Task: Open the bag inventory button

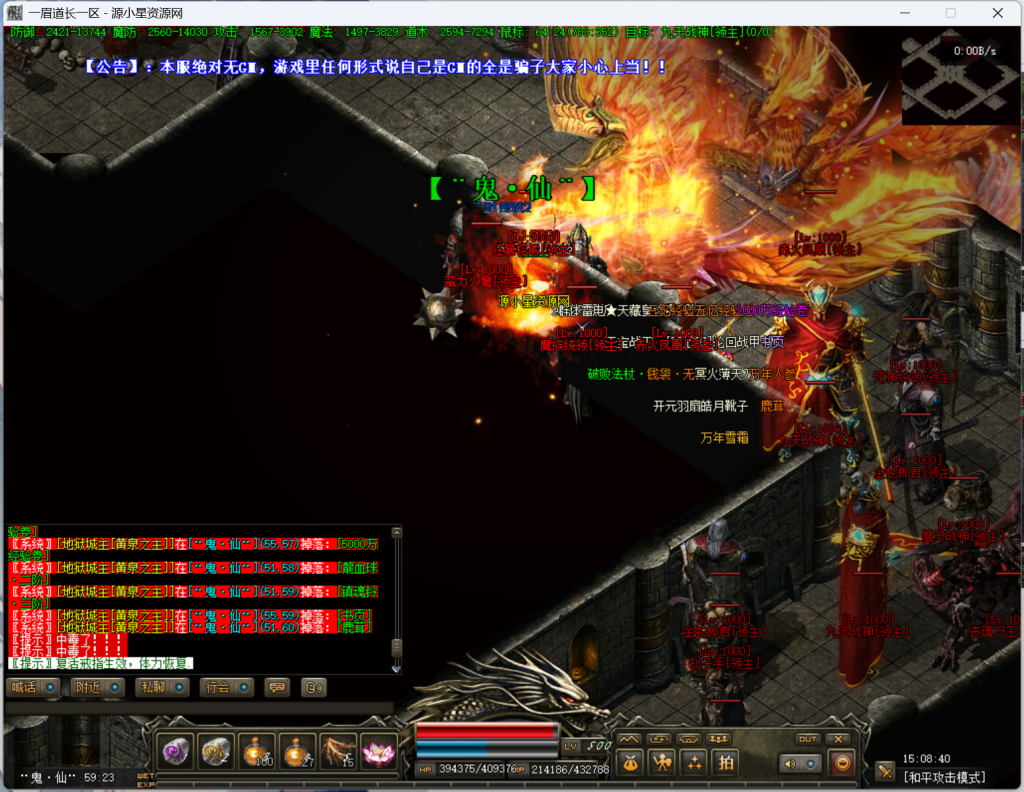Action: point(630,763)
